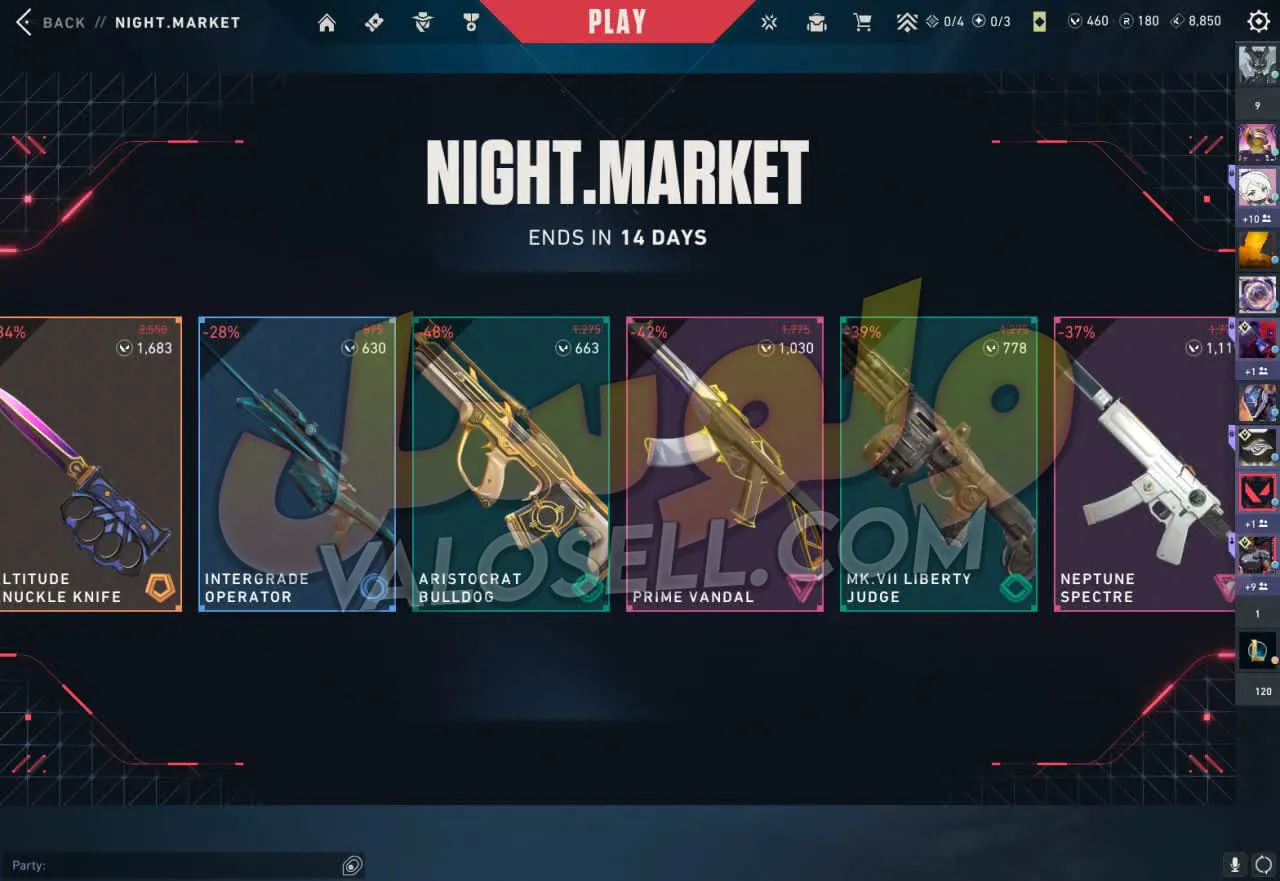
Task: Open the store shopping cart icon
Action: (x=862, y=22)
